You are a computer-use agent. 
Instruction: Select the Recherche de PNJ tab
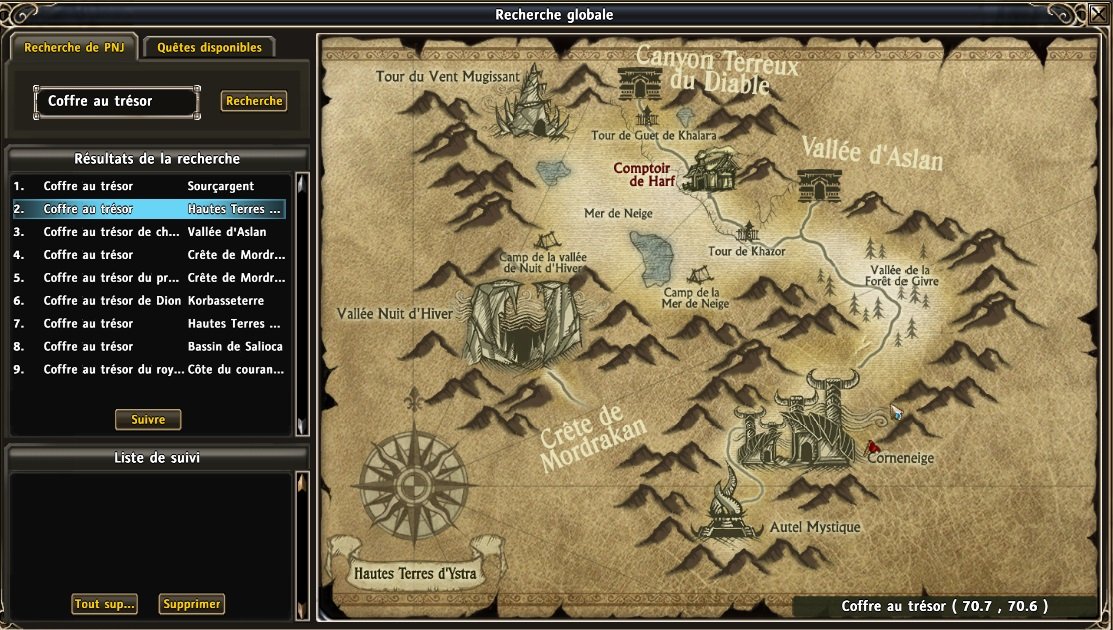click(74, 47)
